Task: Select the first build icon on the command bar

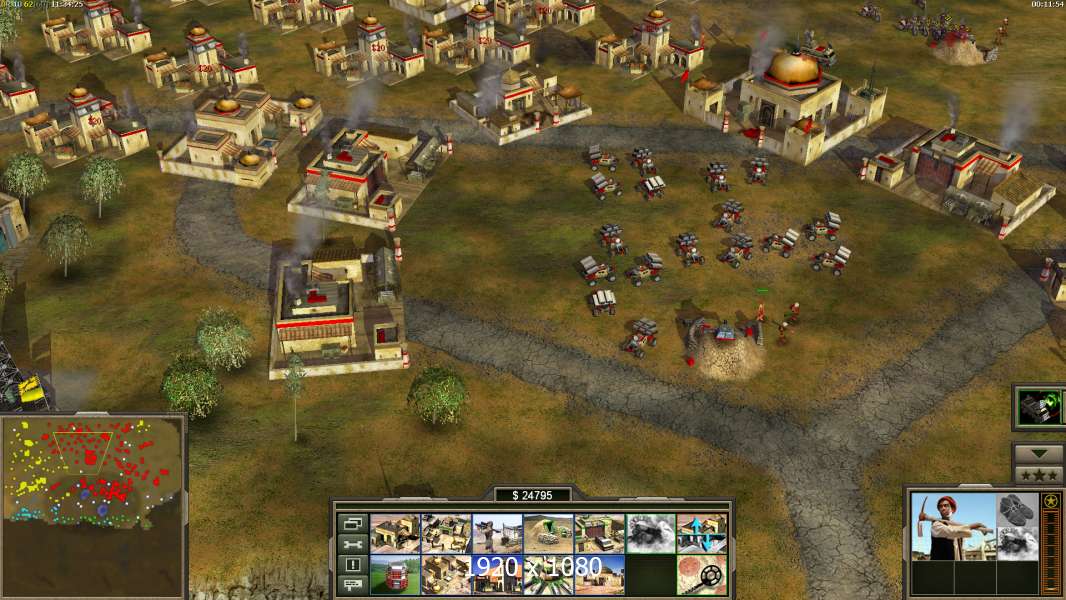Action: click(x=395, y=534)
